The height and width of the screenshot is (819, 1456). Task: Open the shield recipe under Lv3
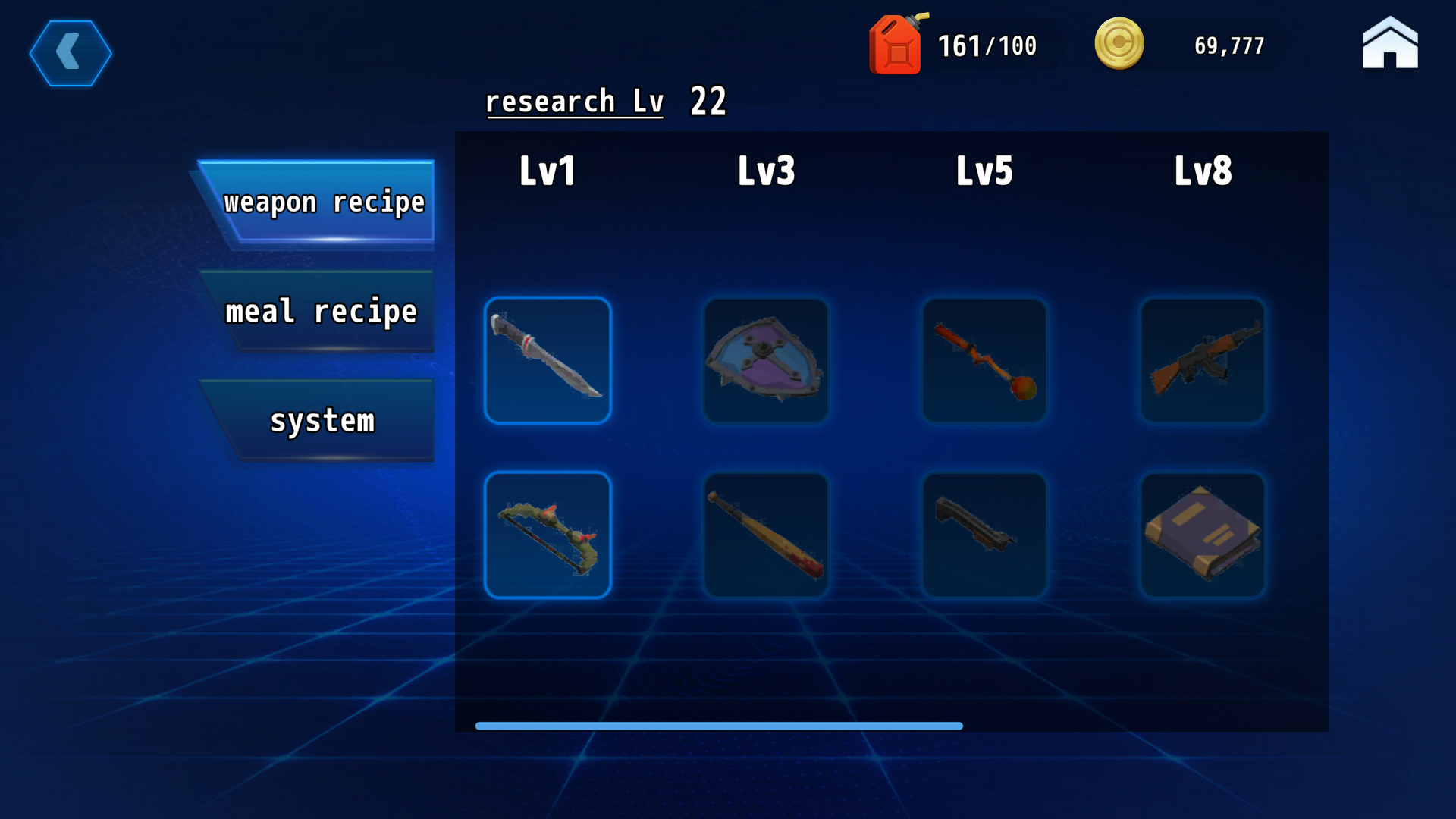[766, 360]
